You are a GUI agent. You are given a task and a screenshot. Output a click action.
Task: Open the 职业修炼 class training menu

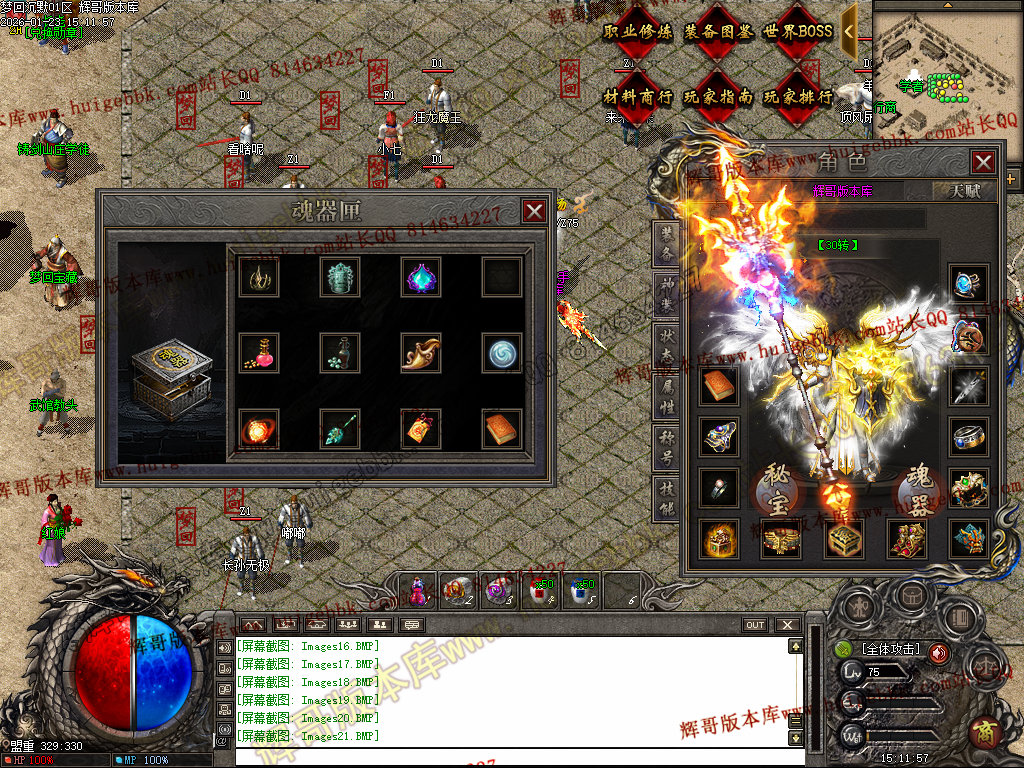tap(638, 32)
